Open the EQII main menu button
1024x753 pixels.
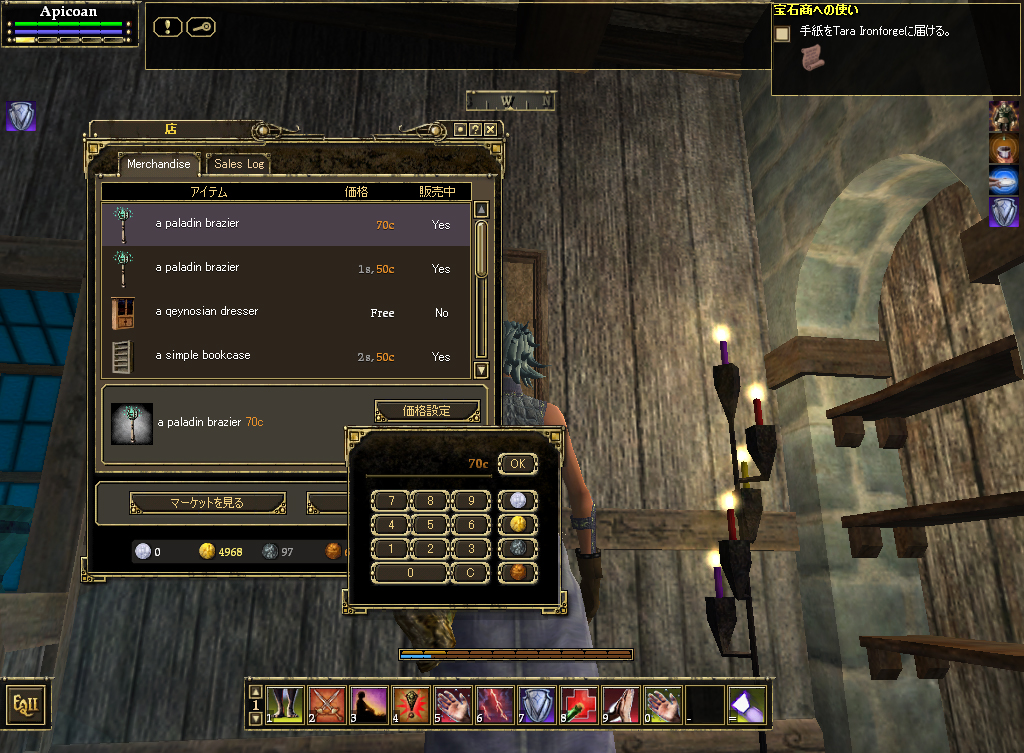tap(26, 704)
